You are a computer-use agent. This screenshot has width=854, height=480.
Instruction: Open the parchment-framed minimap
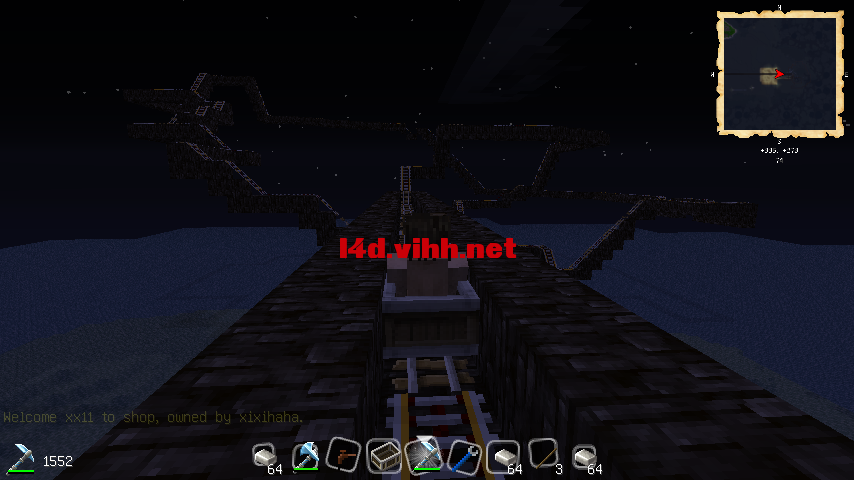coord(778,74)
